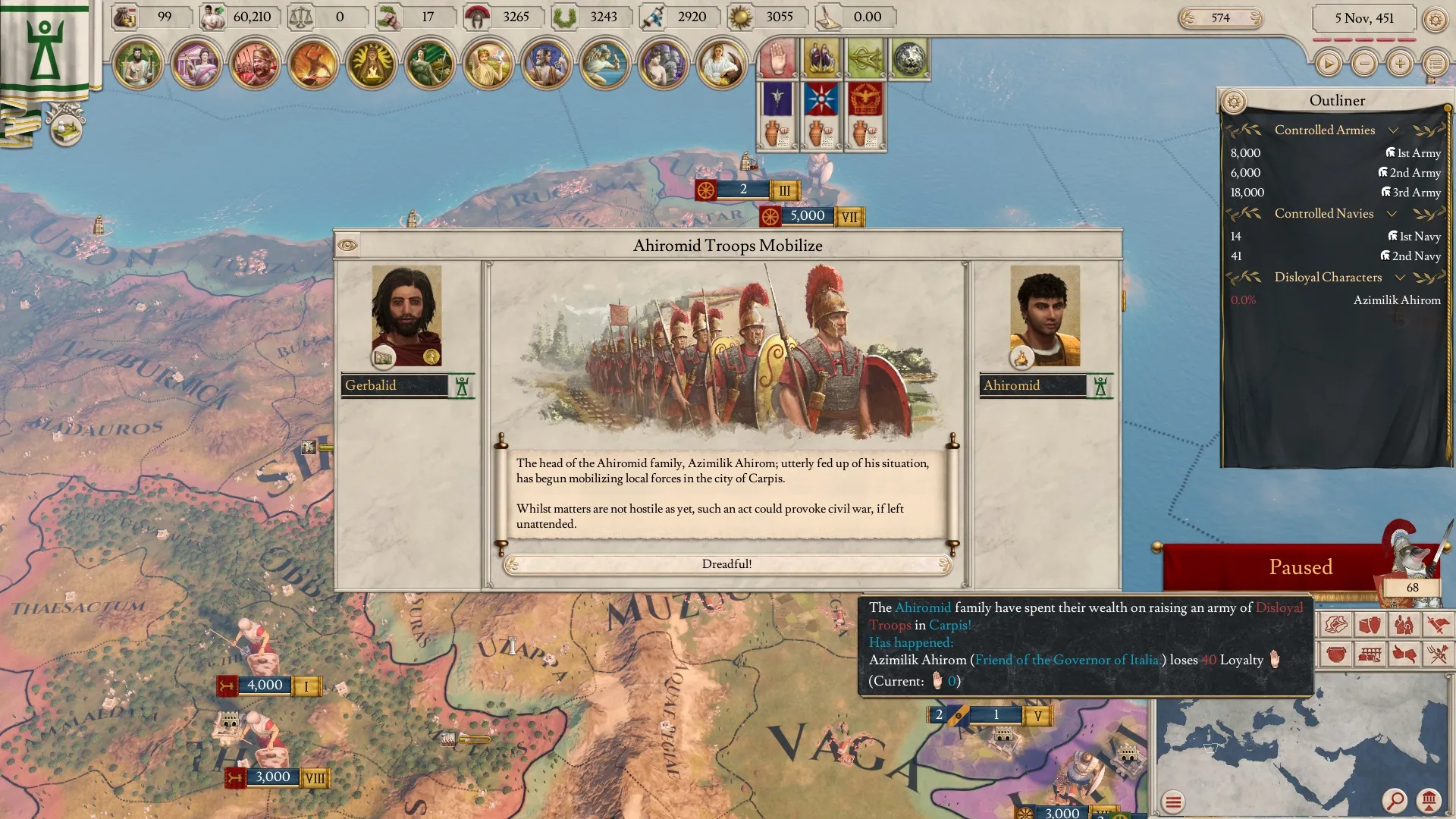1456x819 pixels.
Task: Open Ahiromid's character portrait
Action: [1044, 315]
